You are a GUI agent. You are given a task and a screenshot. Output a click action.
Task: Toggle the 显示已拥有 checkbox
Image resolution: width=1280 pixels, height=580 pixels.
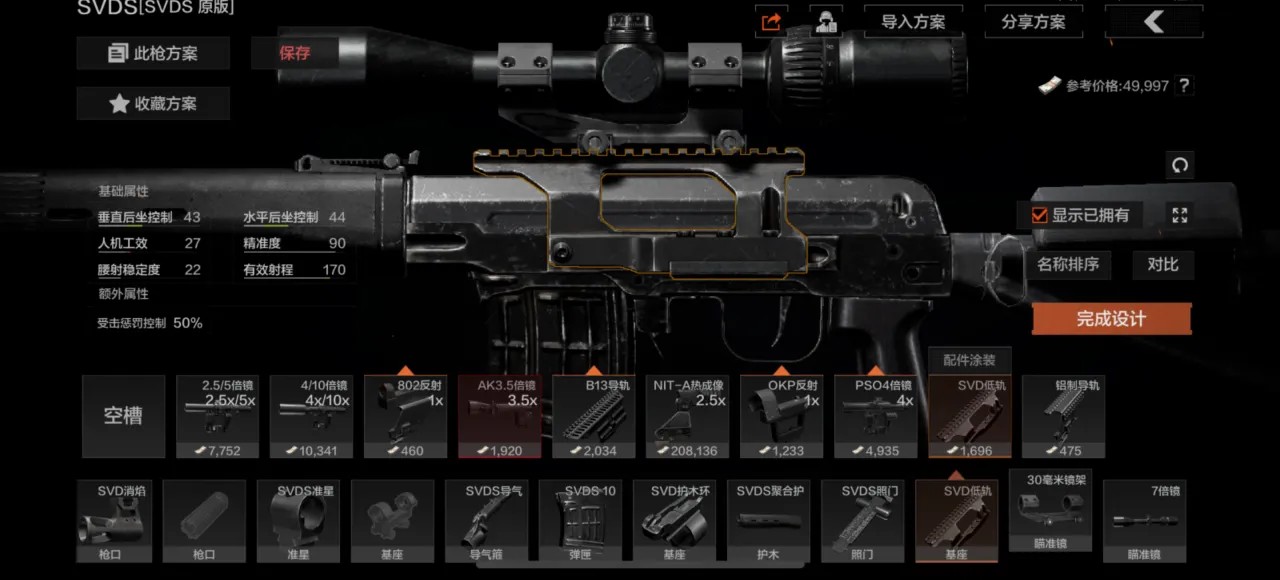click(1040, 215)
